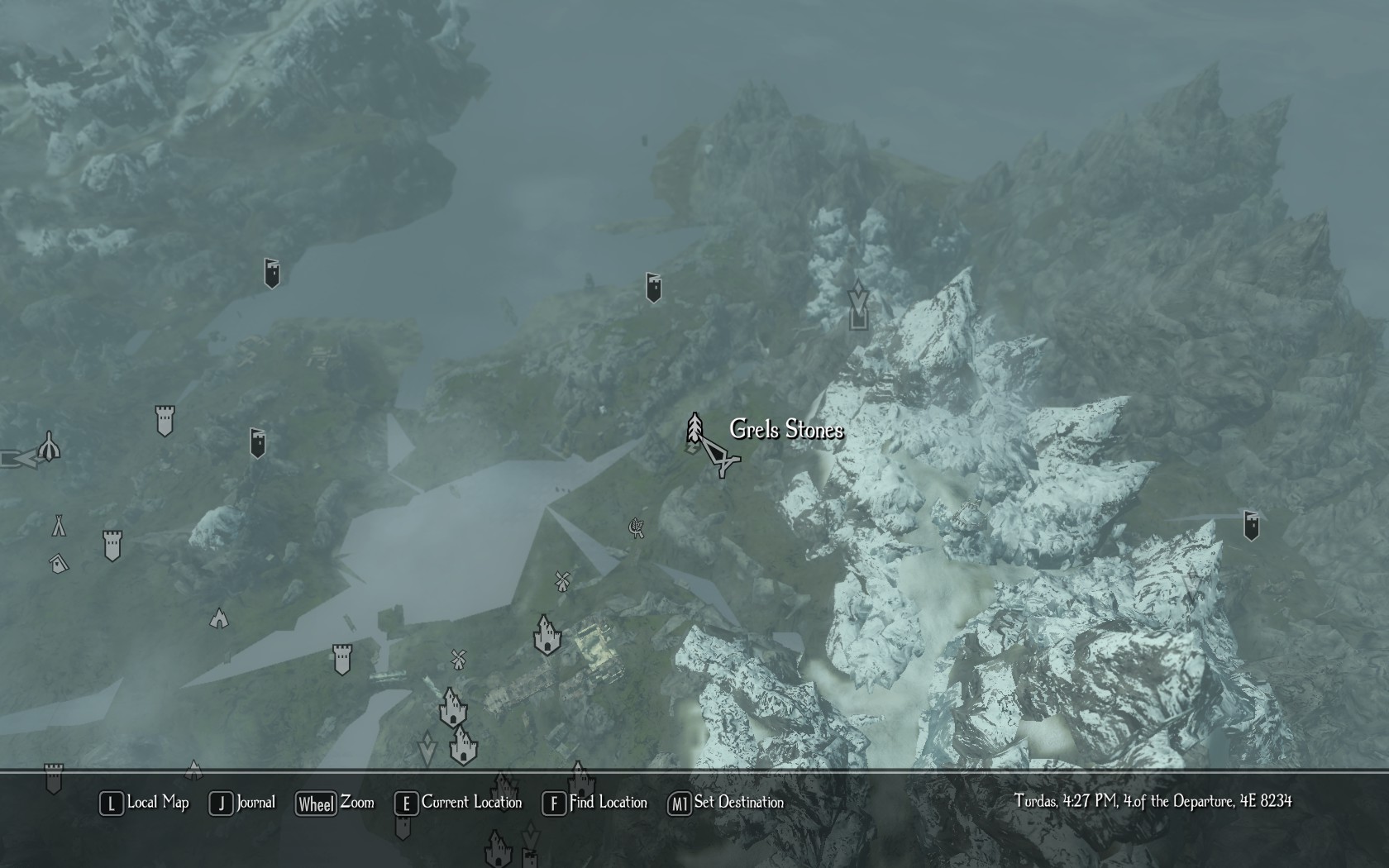
Task: Select the Grels Stones pine tree marker
Action: (x=694, y=427)
